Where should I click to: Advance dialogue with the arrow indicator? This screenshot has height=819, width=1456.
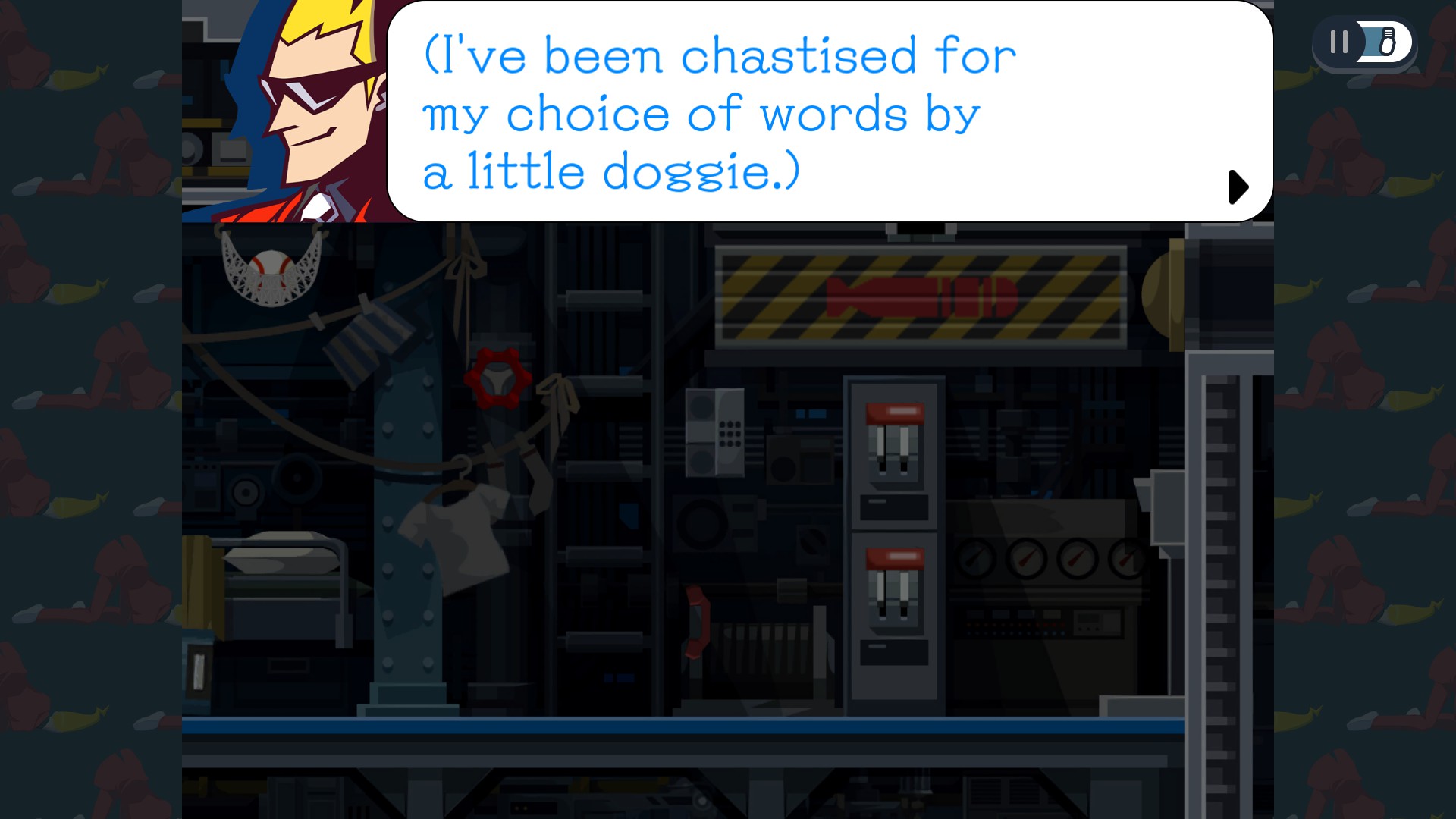click(1238, 187)
